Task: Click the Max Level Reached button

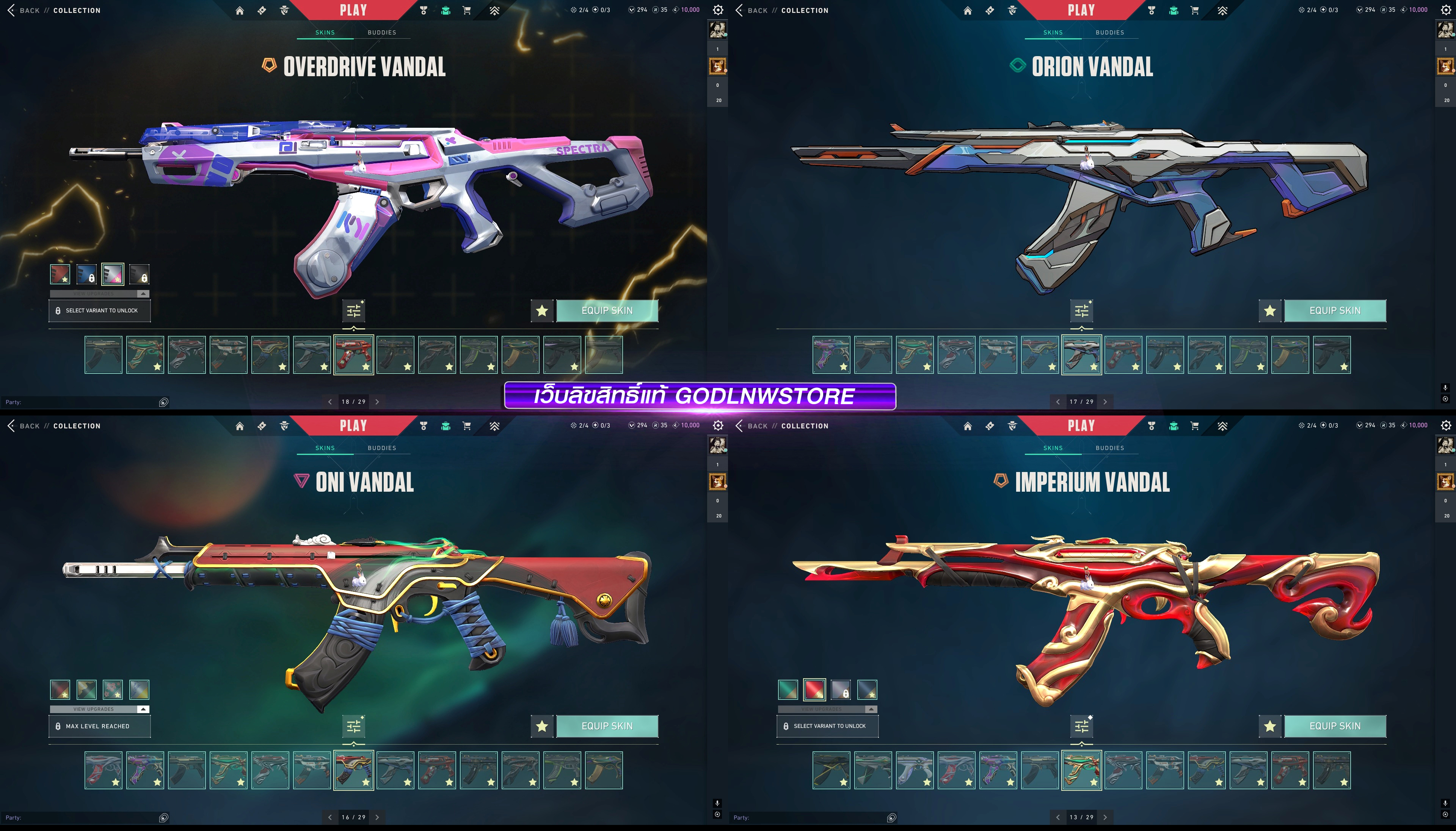Action: click(x=99, y=726)
